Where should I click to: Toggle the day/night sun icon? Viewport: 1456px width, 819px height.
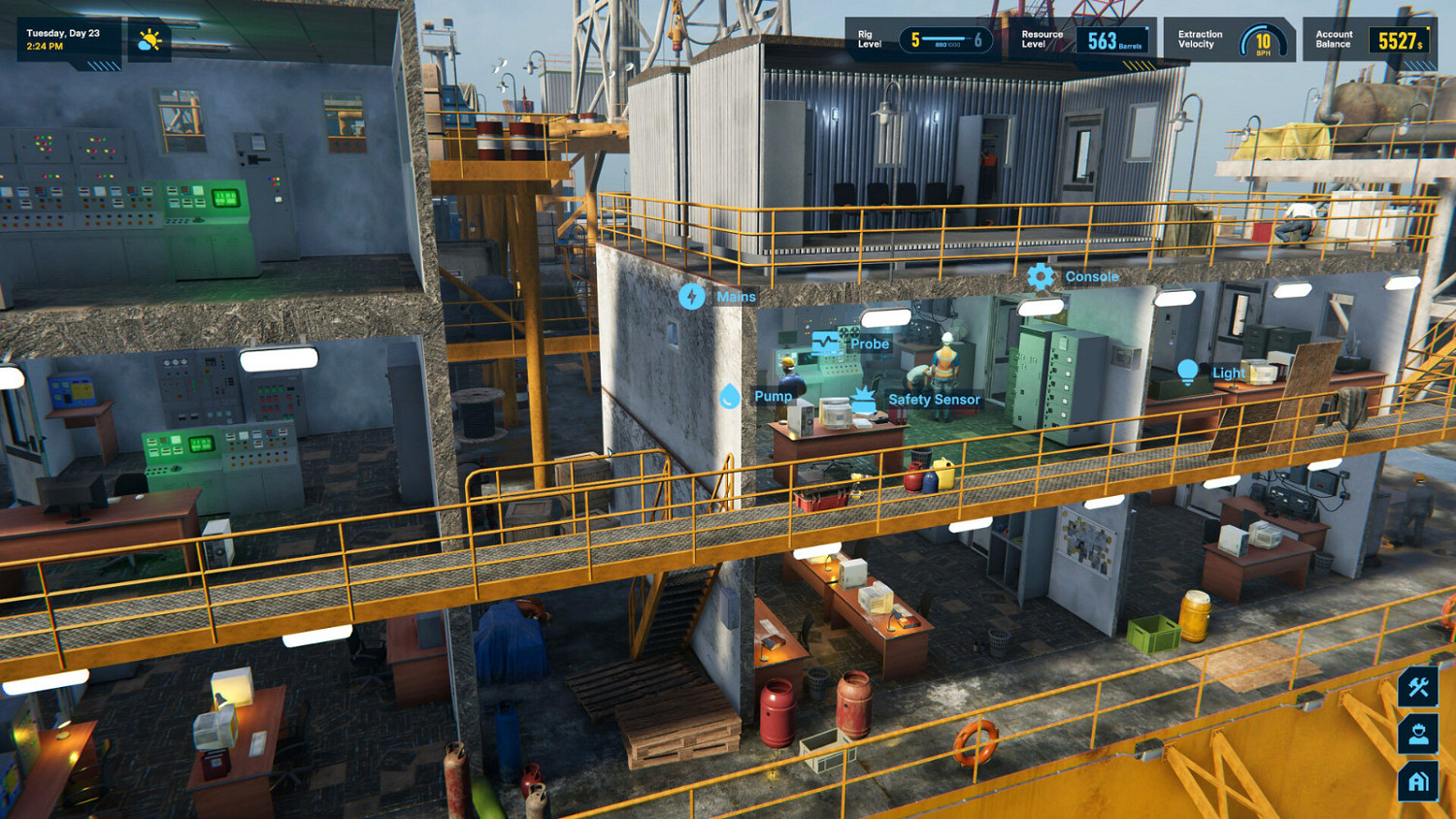pyautogui.click(x=150, y=41)
